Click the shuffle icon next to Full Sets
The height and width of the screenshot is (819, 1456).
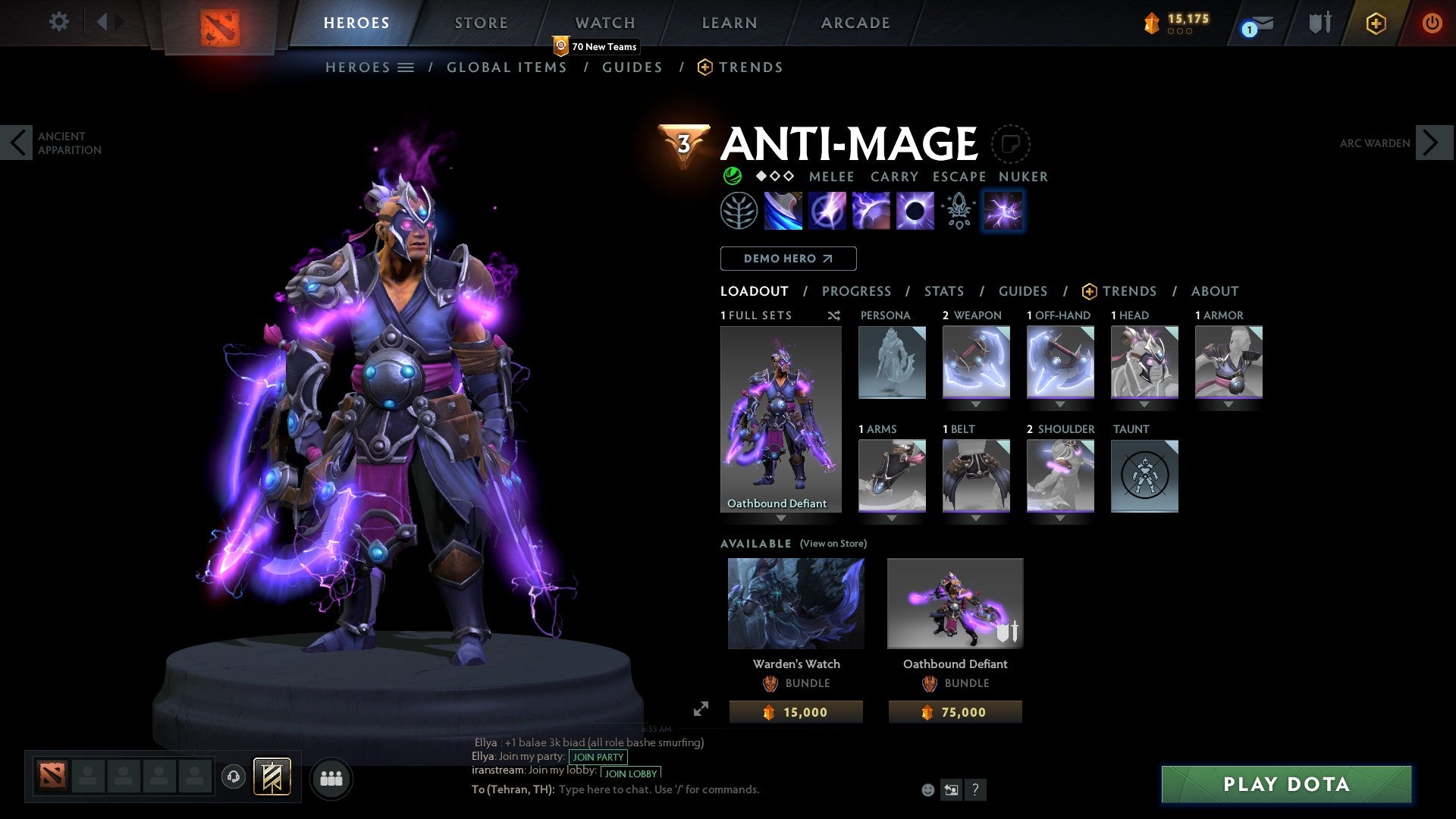click(833, 315)
